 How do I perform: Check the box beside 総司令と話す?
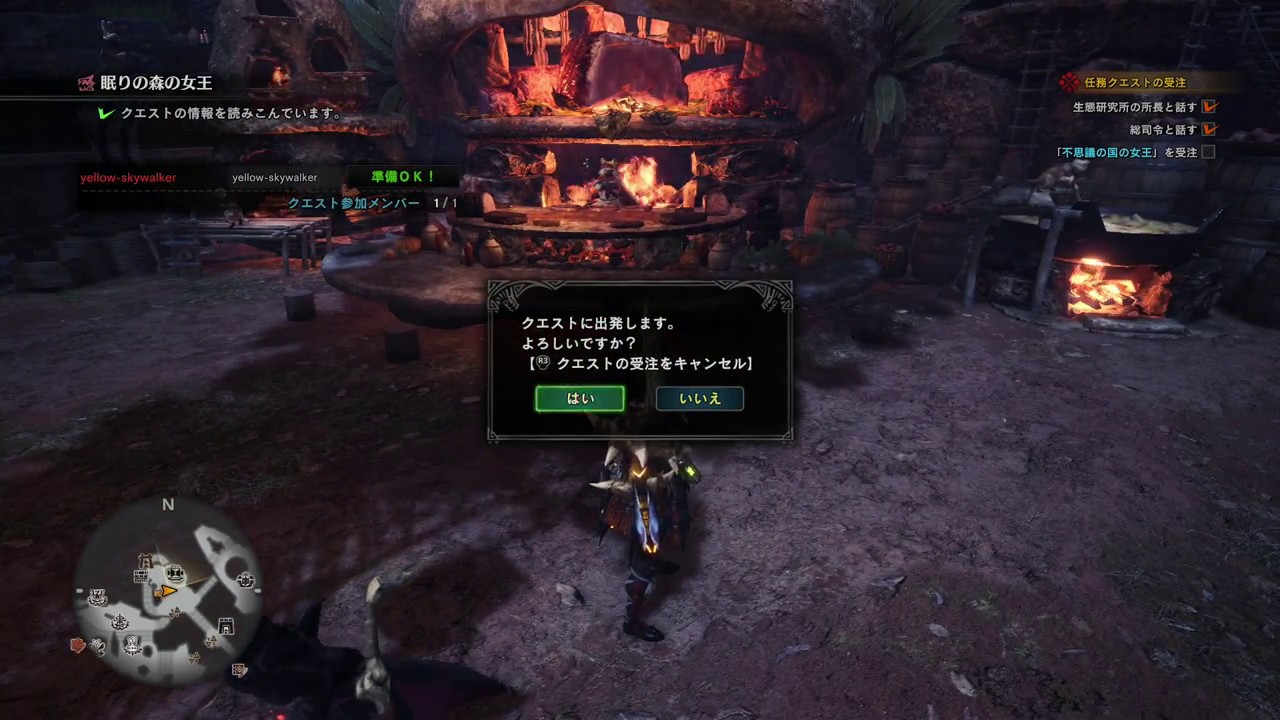pos(1209,129)
